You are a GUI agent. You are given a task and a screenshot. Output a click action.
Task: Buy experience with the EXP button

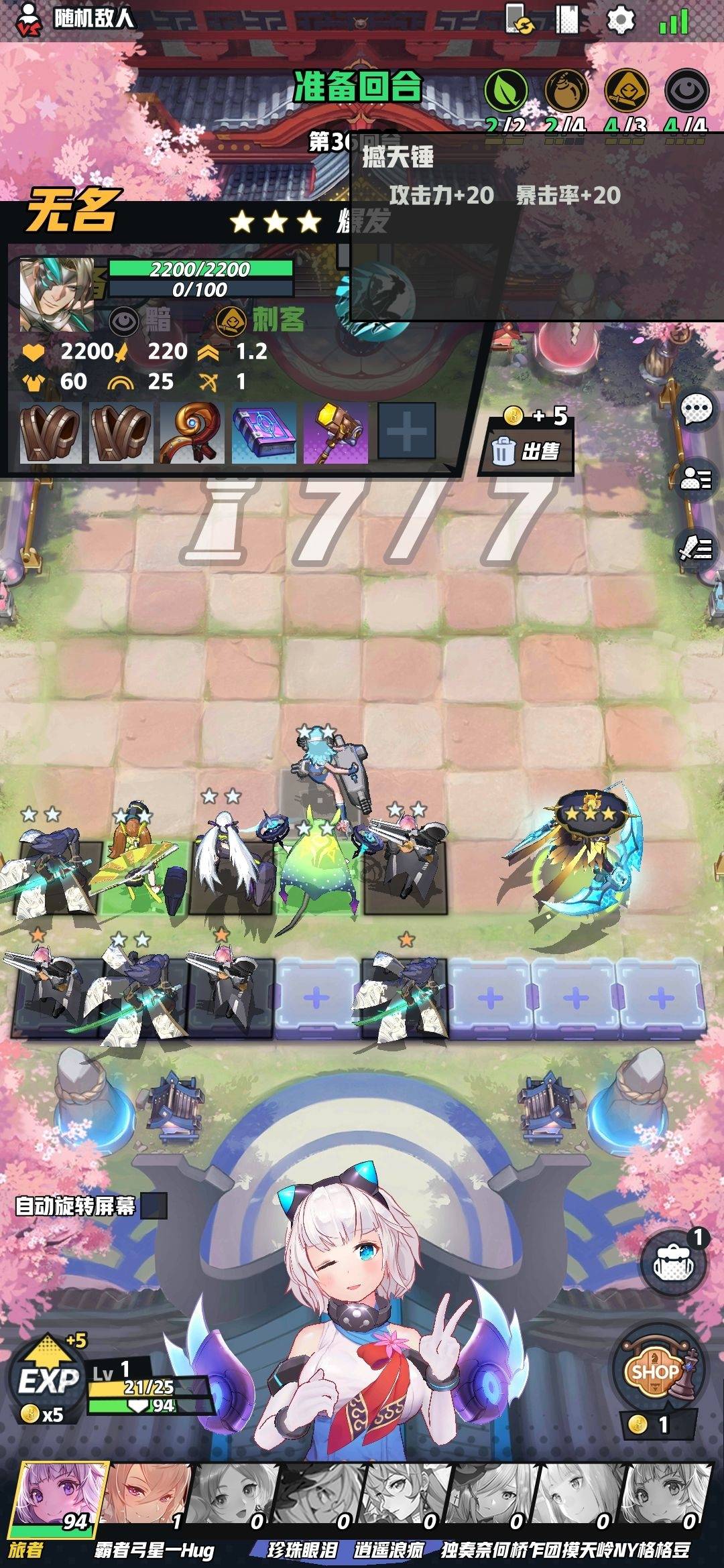(x=48, y=1380)
